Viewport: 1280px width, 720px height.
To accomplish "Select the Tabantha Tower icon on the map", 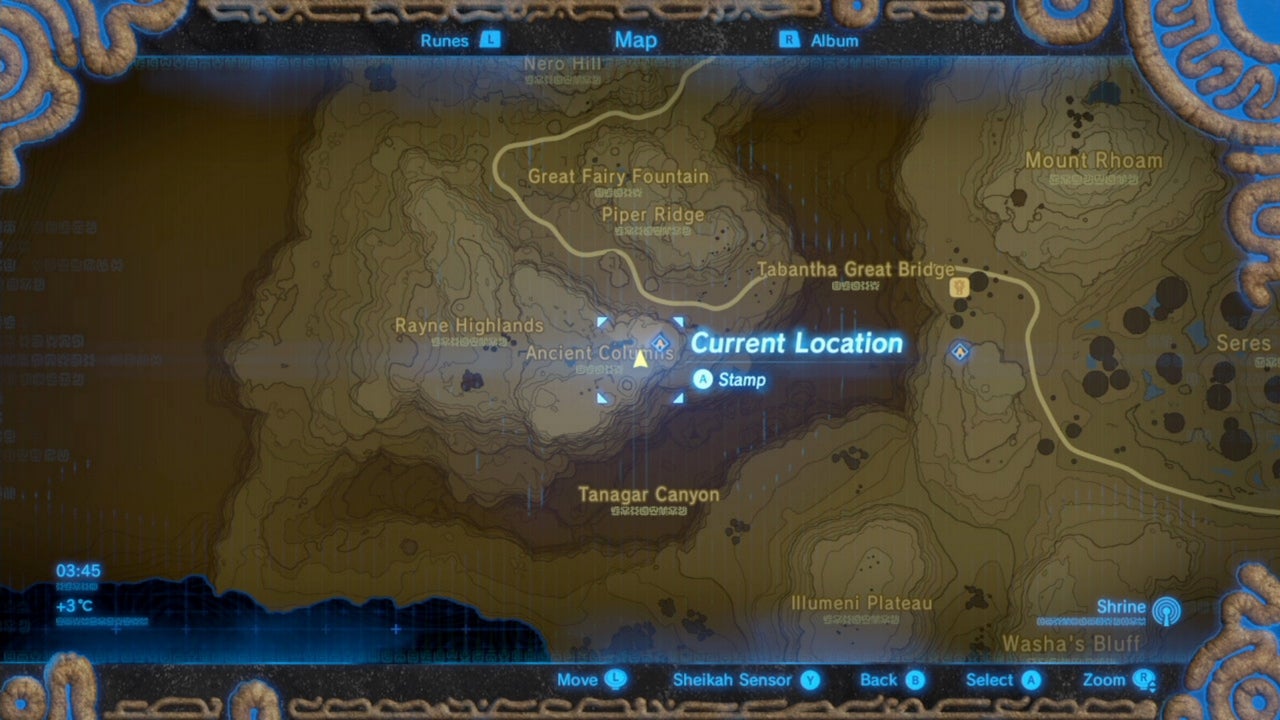I will coord(959,285).
